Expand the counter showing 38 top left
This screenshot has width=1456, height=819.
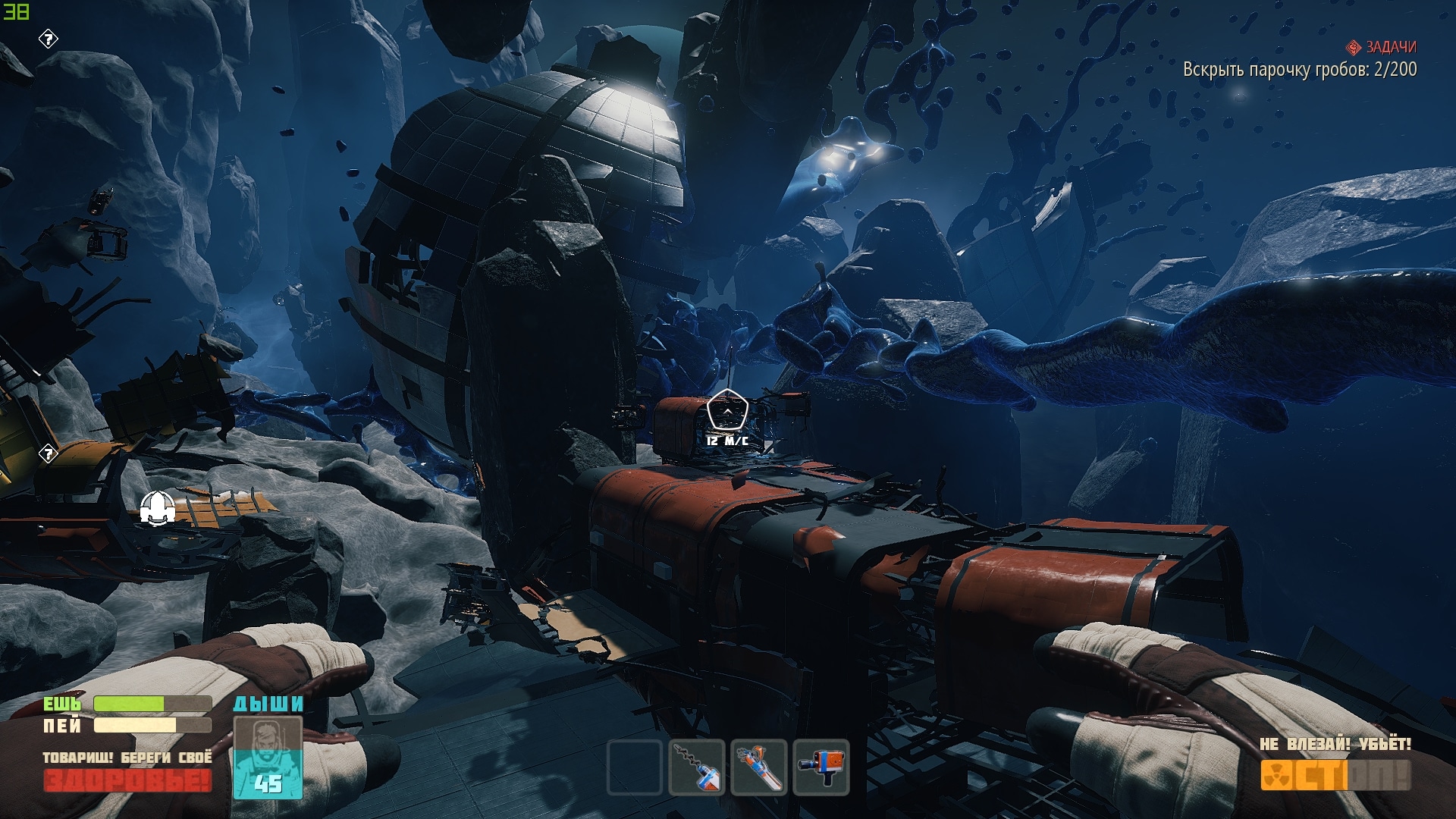[x=15, y=11]
